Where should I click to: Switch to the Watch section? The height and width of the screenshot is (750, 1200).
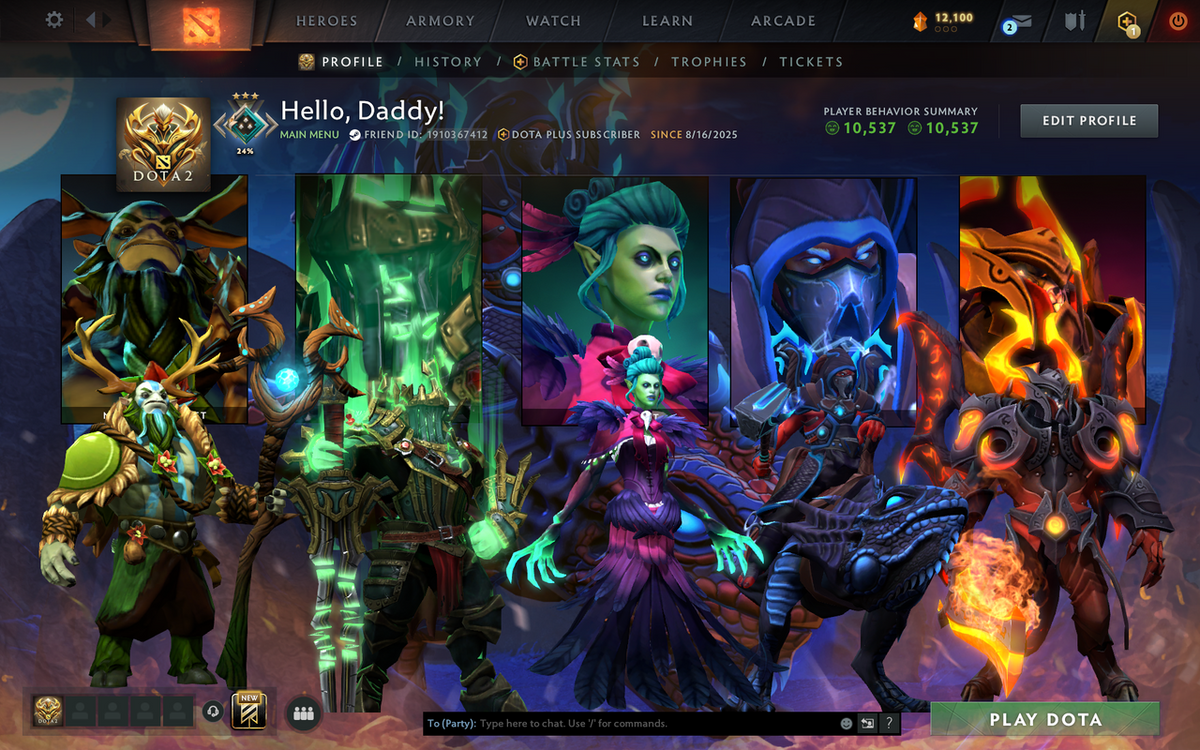pyautogui.click(x=553, y=21)
